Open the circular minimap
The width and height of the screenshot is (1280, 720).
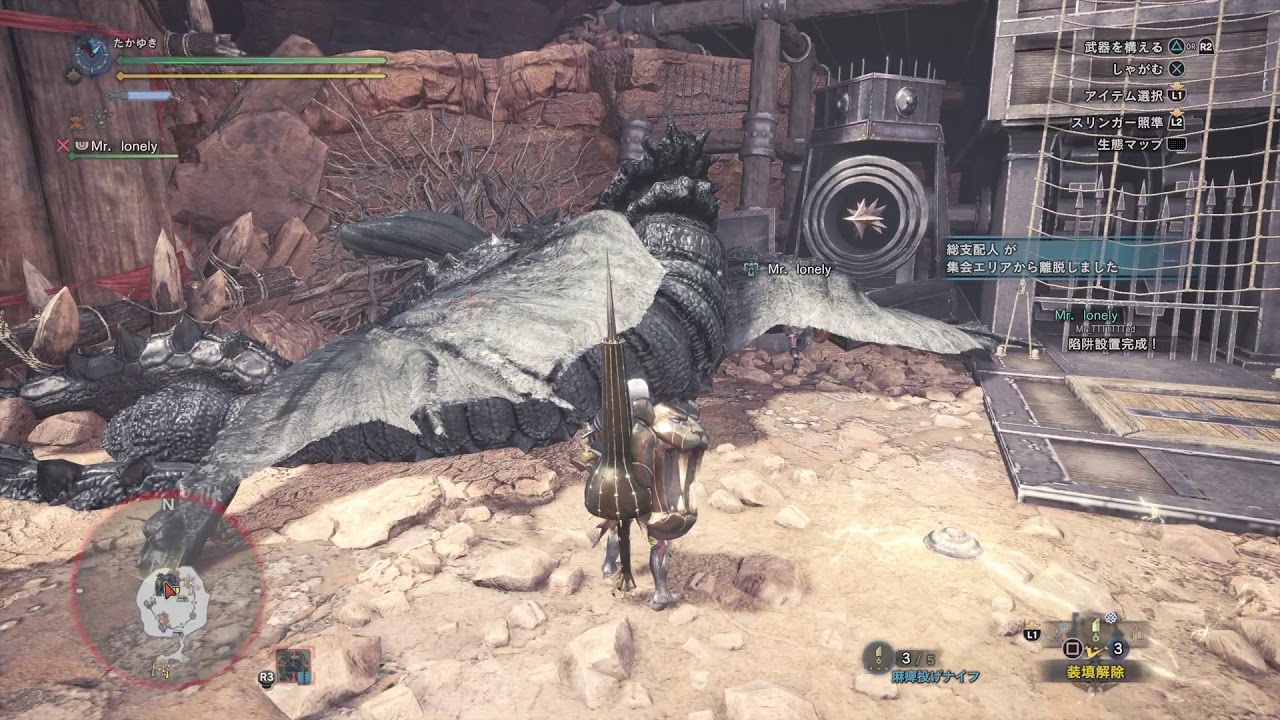coord(167,590)
